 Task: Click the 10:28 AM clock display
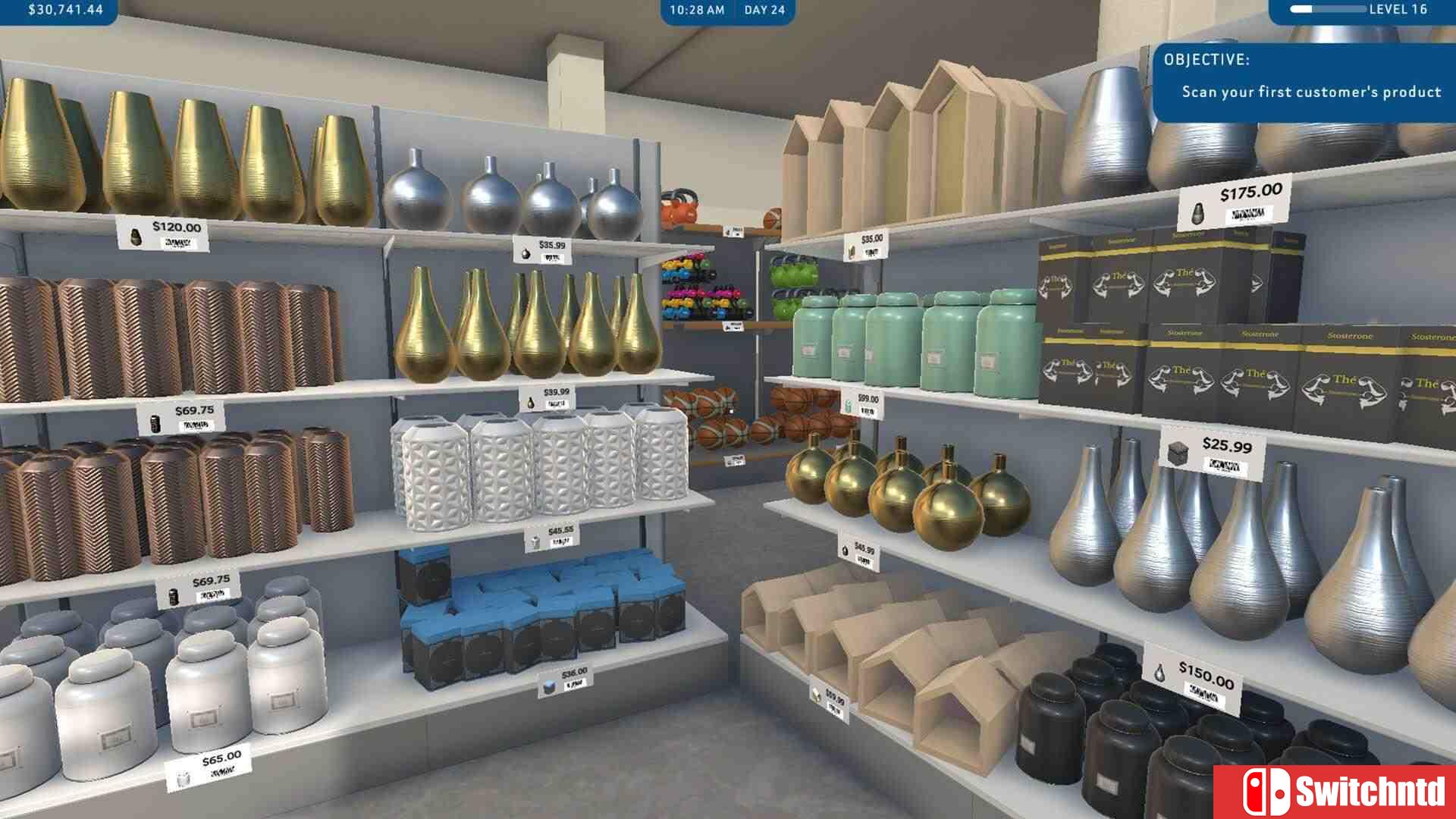(696, 10)
